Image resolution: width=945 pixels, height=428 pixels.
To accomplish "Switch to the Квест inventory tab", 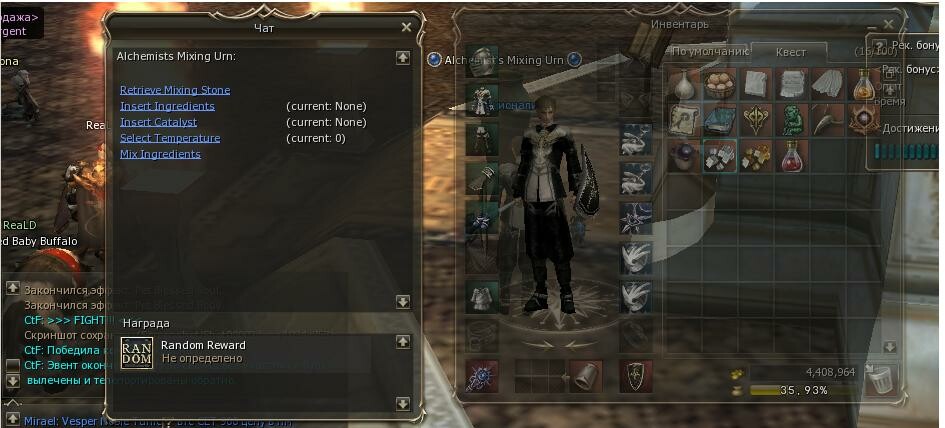I will [790, 53].
